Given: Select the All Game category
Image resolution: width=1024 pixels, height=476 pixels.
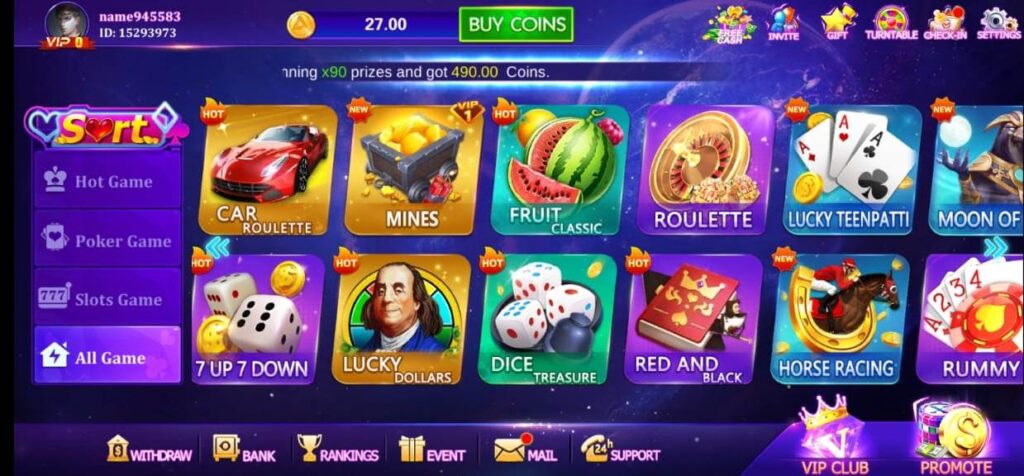Looking at the screenshot, I should (108, 357).
